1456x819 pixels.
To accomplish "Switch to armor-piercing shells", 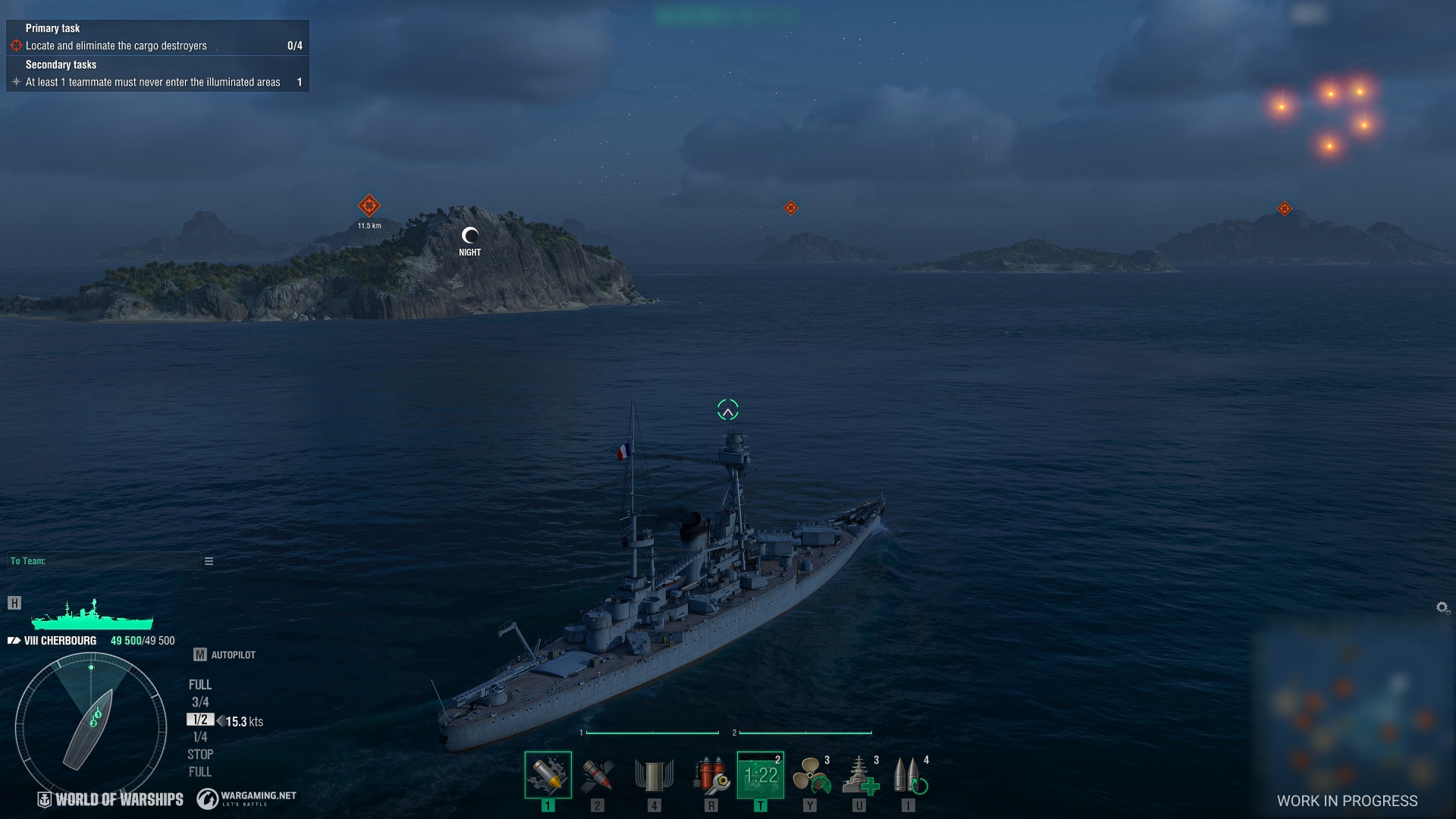I will pos(598,775).
